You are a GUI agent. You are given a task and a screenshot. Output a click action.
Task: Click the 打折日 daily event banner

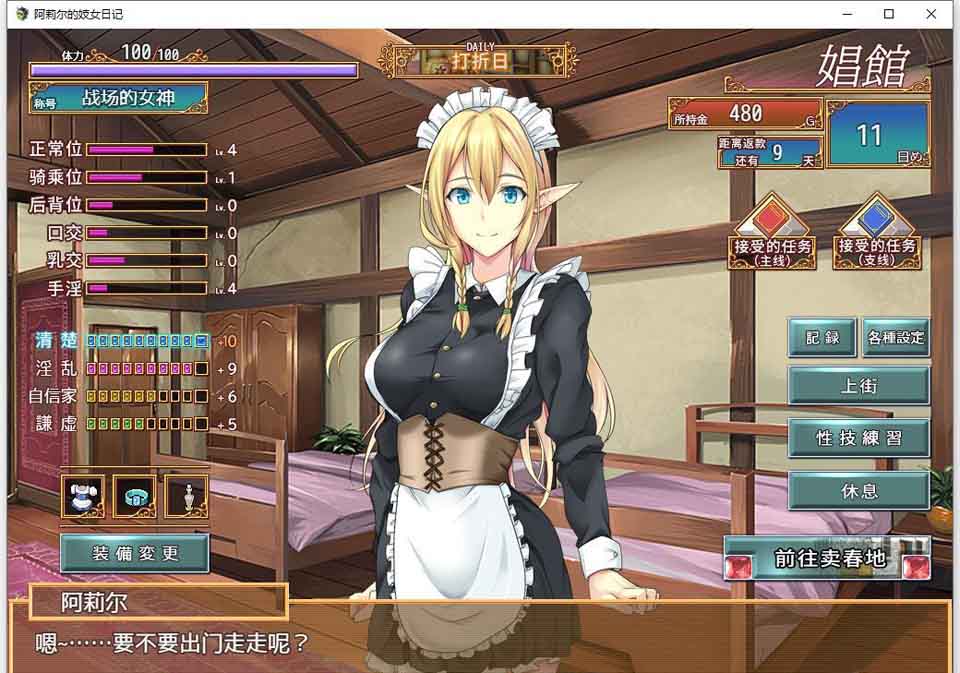click(x=479, y=60)
